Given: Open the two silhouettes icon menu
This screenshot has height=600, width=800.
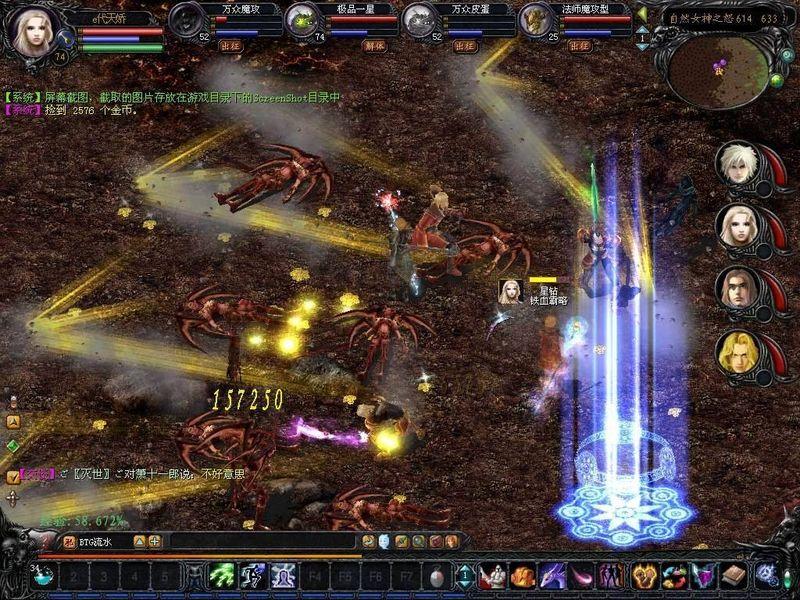Looking at the screenshot, I should [x=610, y=576].
